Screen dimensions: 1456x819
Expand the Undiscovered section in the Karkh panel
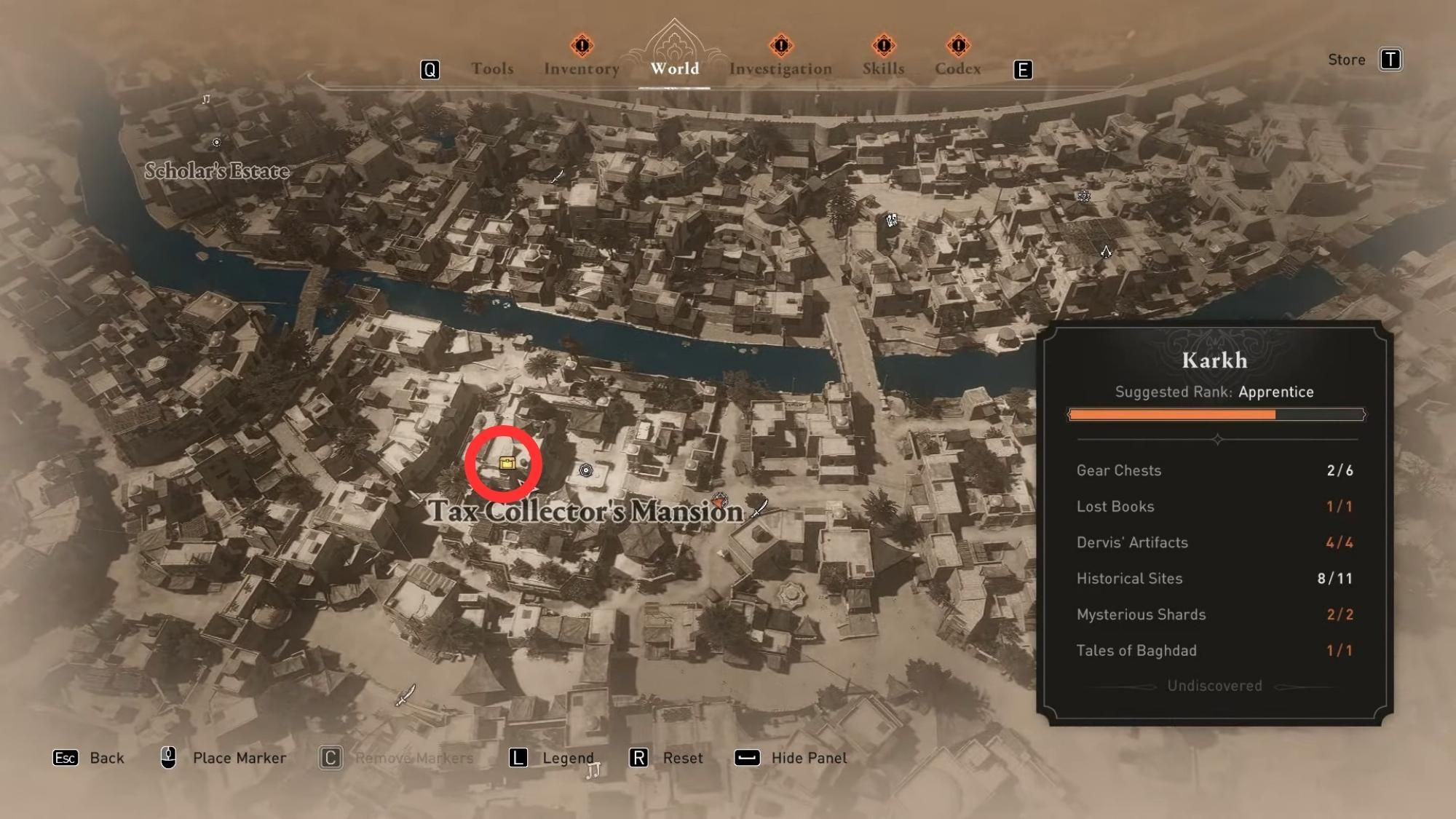click(x=1215, y=685)
